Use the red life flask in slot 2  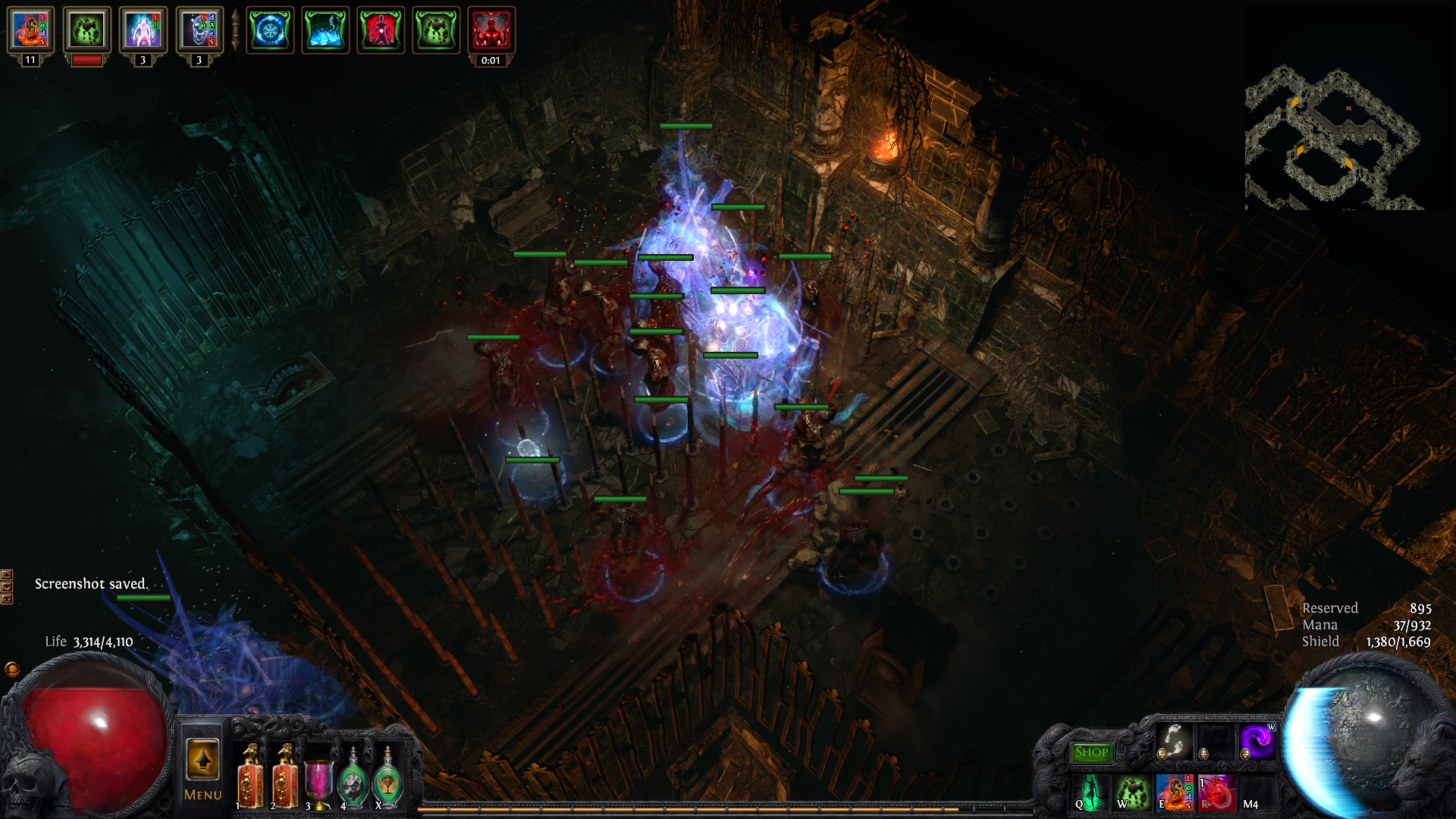tap(285, 778)
